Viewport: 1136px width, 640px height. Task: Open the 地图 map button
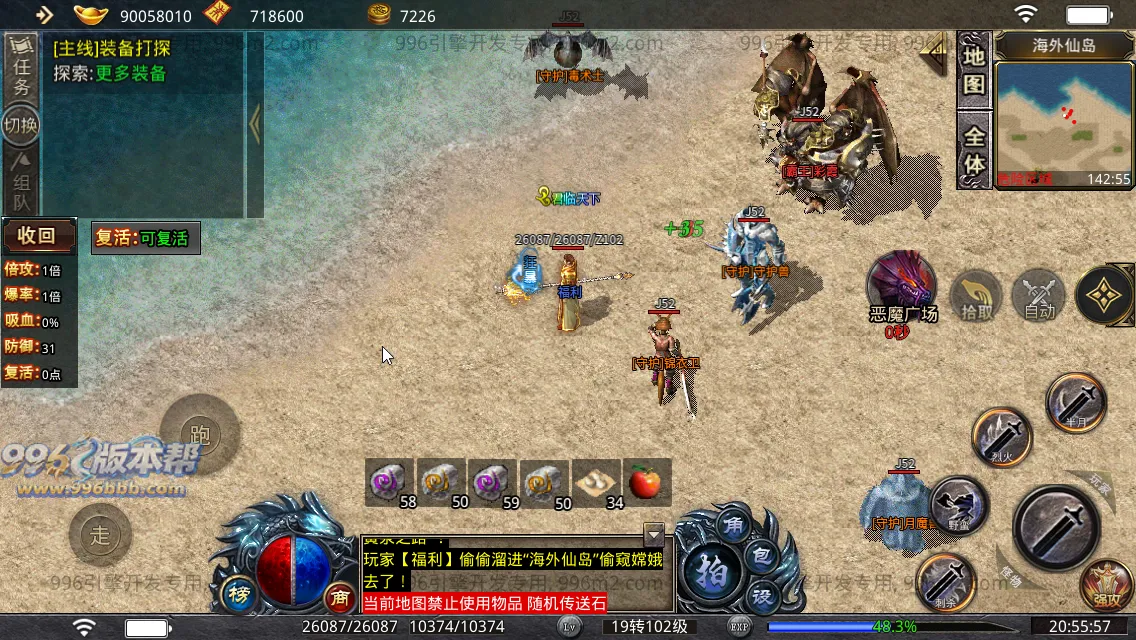[x=974, y=70]
